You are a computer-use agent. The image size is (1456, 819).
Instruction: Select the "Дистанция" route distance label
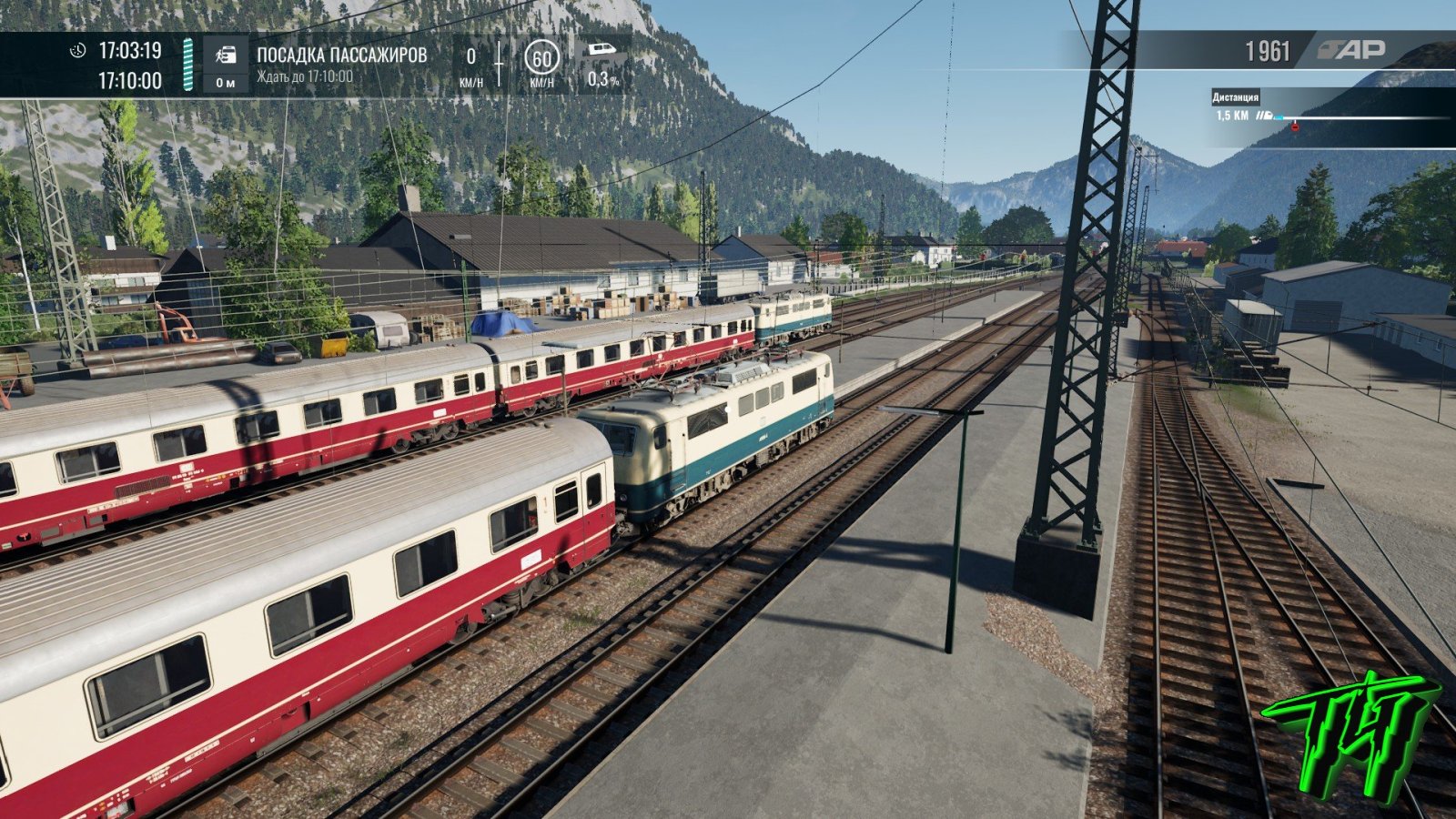click(x=1236, y=97)
